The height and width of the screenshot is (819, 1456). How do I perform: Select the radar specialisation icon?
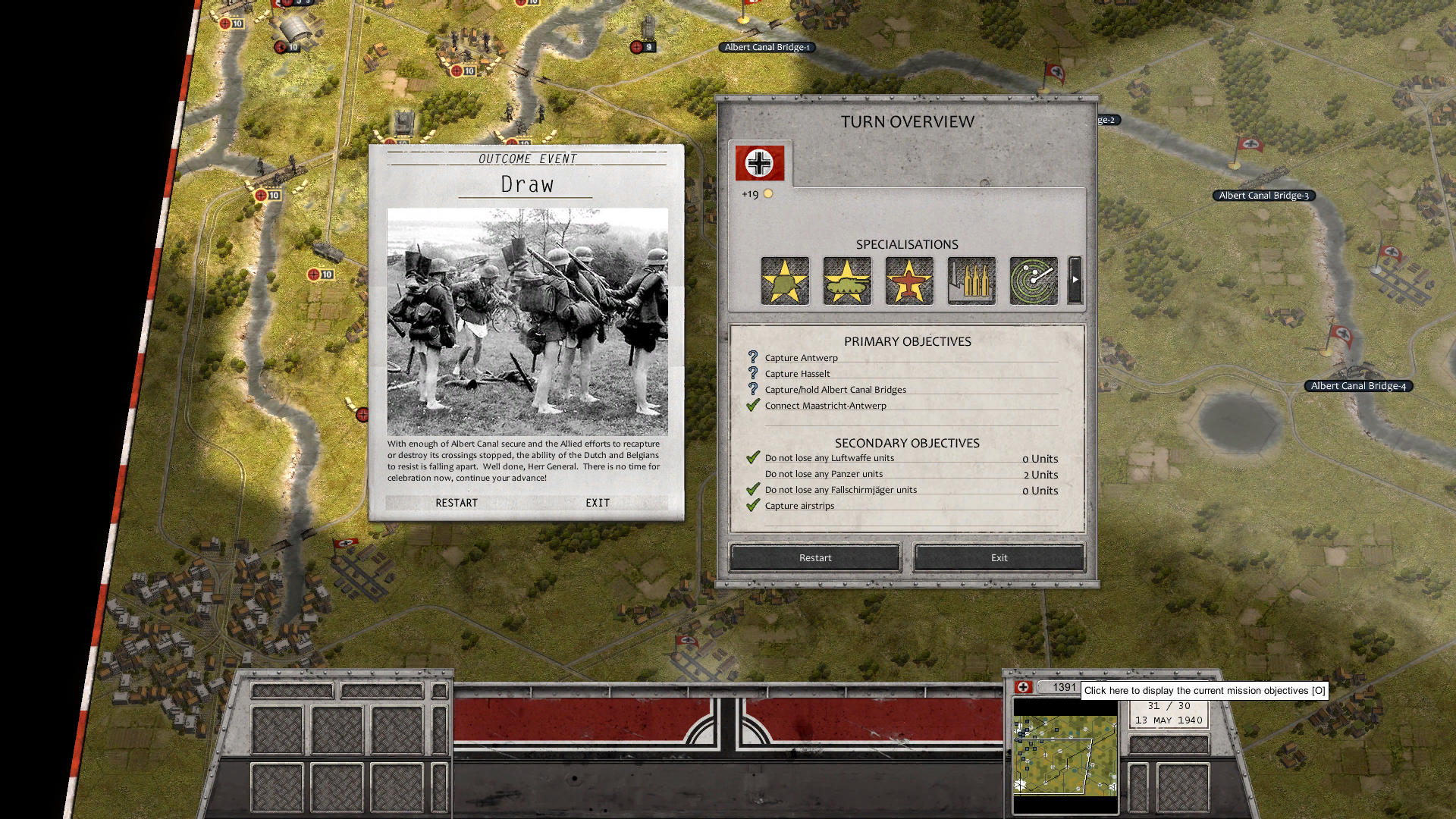click(x=1034, y=281)
